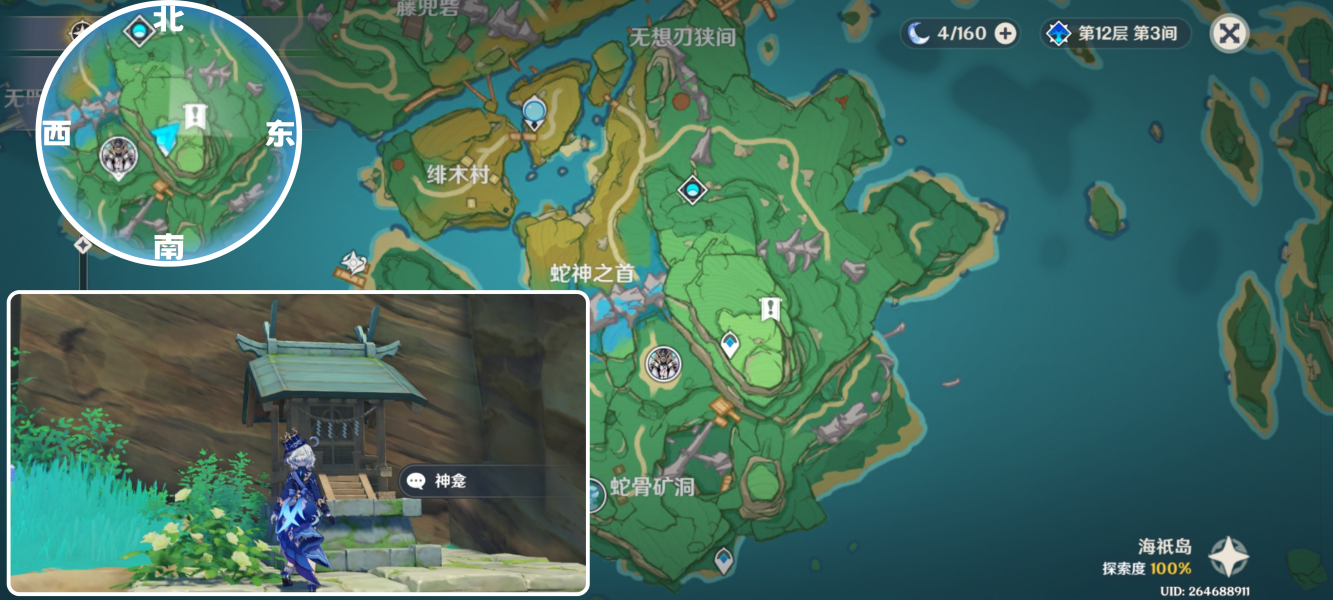Open the Spiral Abyss 第12层 第3间 indicator
Image resolution: width=1333 pixels, height=600 pixels.
[x=1115, y=34]
